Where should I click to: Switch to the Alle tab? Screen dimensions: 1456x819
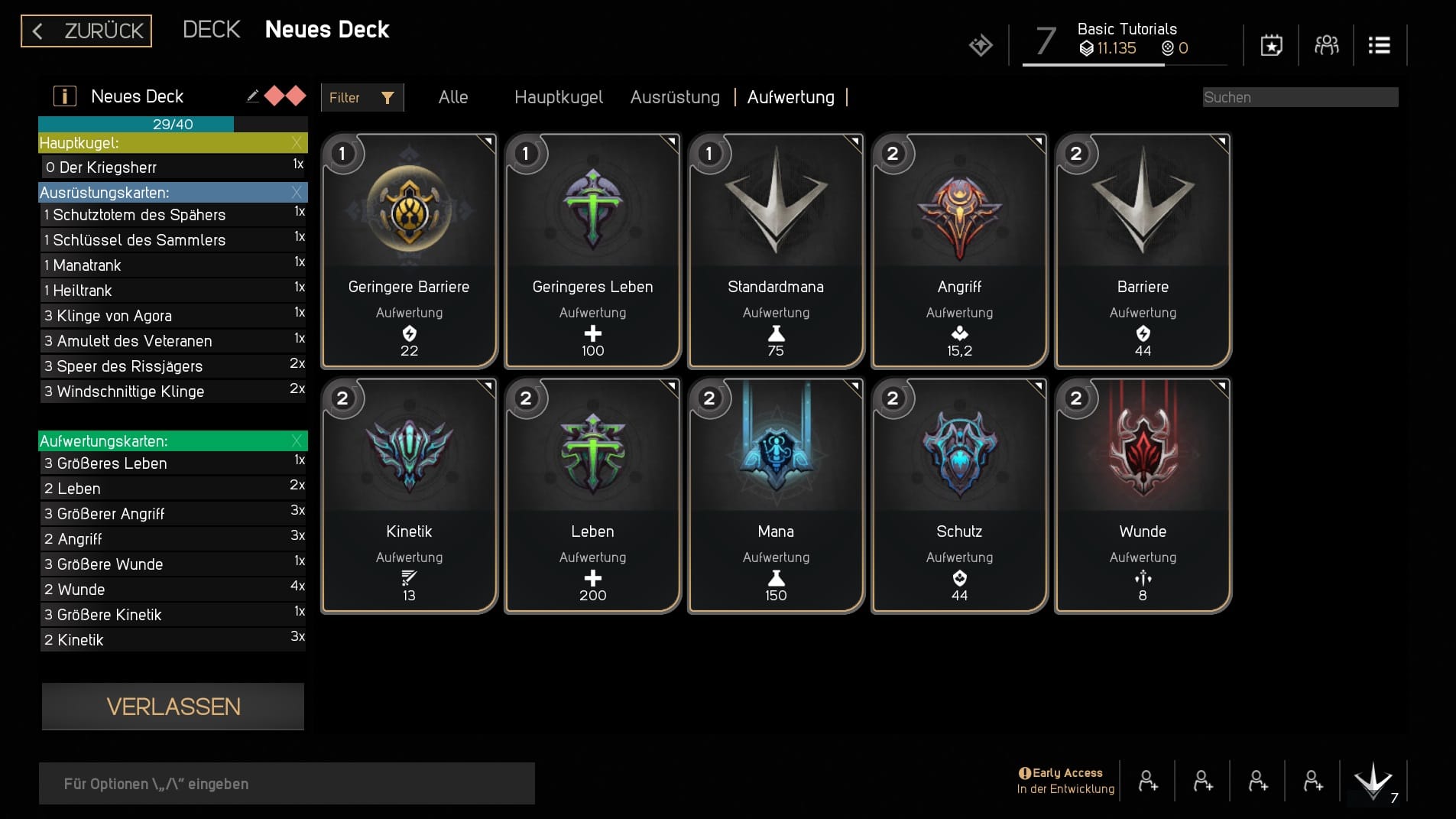[x=453, y=97]
